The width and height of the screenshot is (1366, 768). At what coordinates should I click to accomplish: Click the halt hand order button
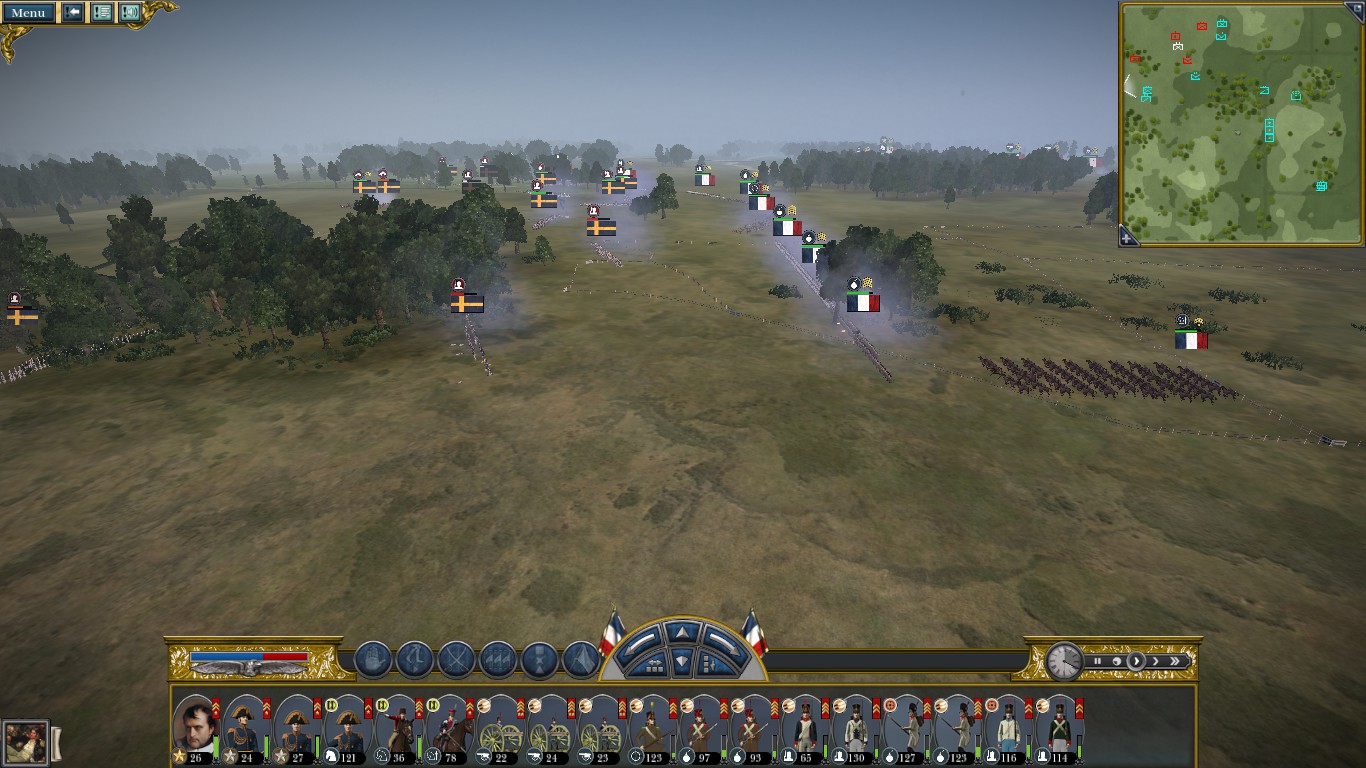coord(373,660)
